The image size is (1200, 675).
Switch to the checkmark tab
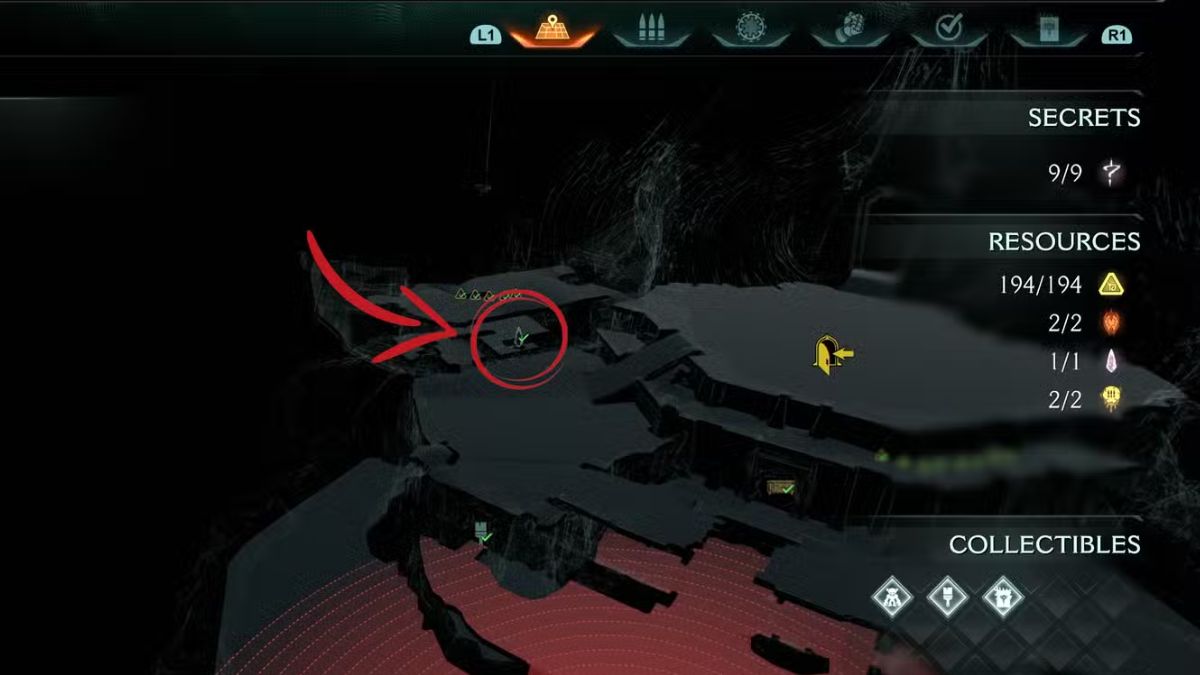click(x=948, y=30)
